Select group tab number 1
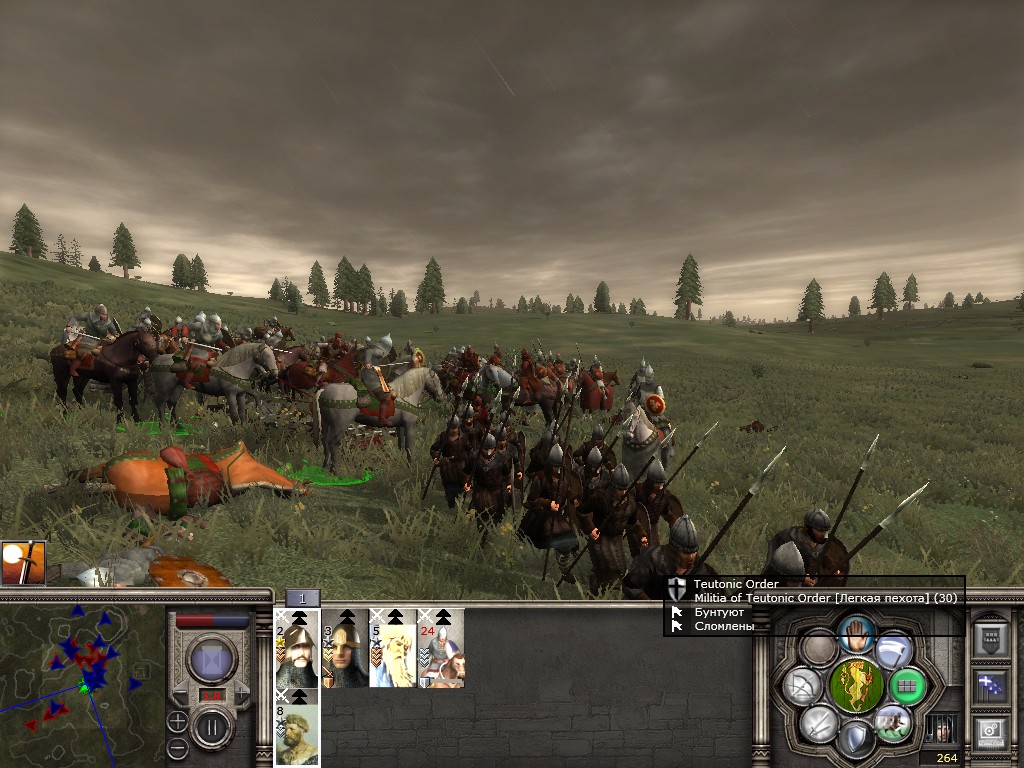The width and height of the screenshot is (1024, 768). tap(303, 598)
